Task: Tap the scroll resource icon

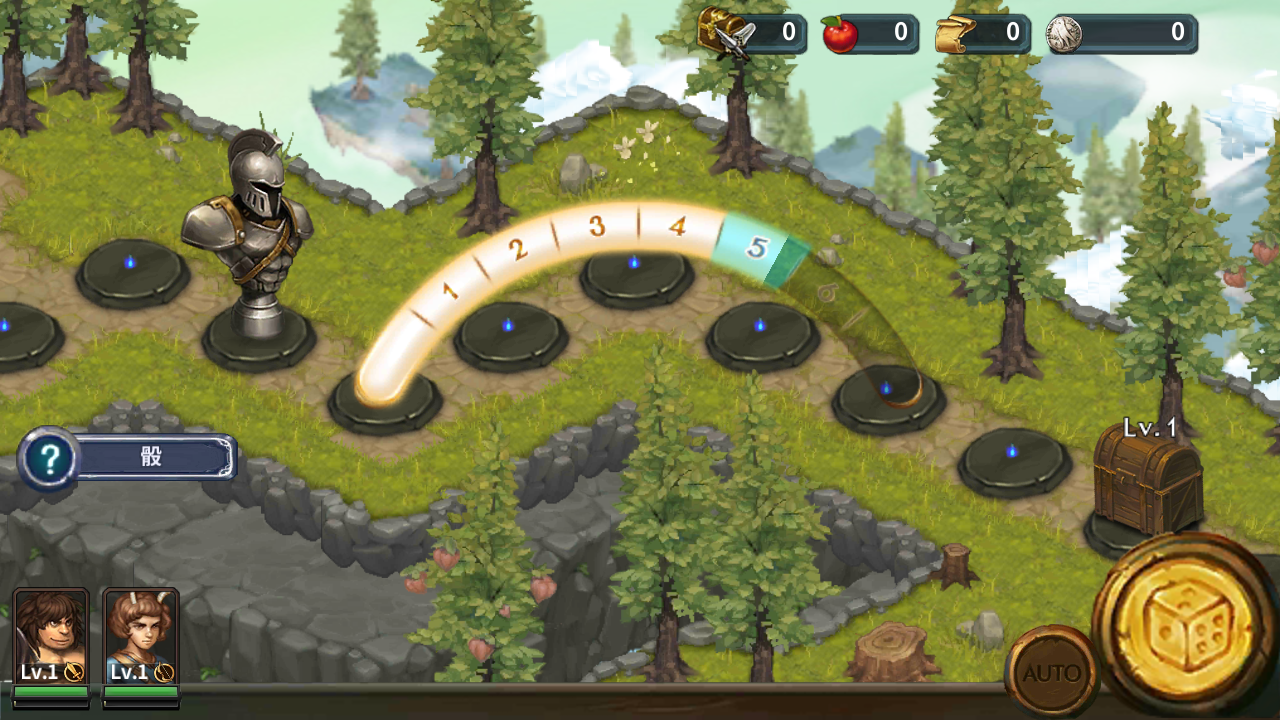Action: pos(955,33)
